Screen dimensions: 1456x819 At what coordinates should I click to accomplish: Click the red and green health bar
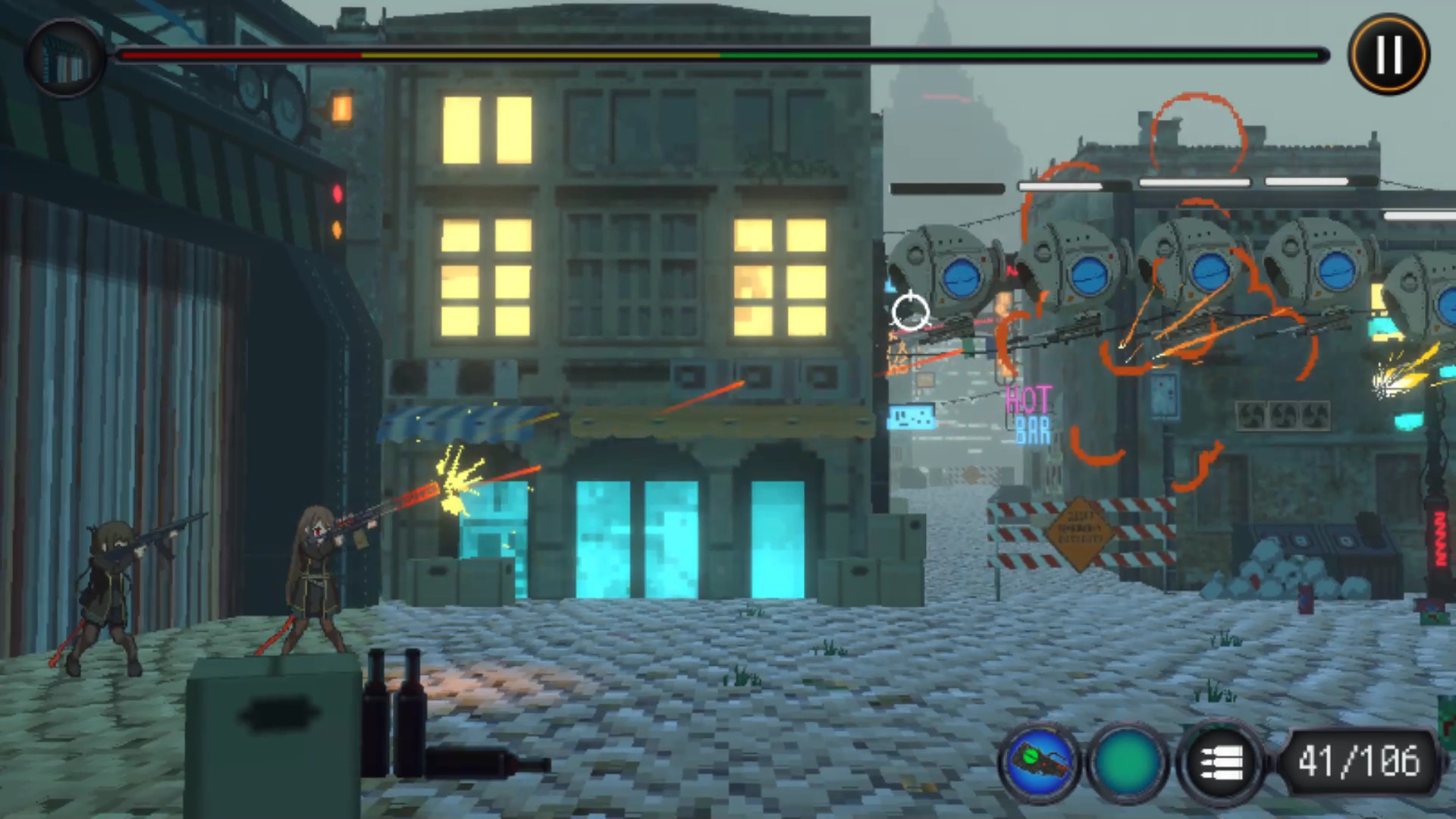[720, 55]
